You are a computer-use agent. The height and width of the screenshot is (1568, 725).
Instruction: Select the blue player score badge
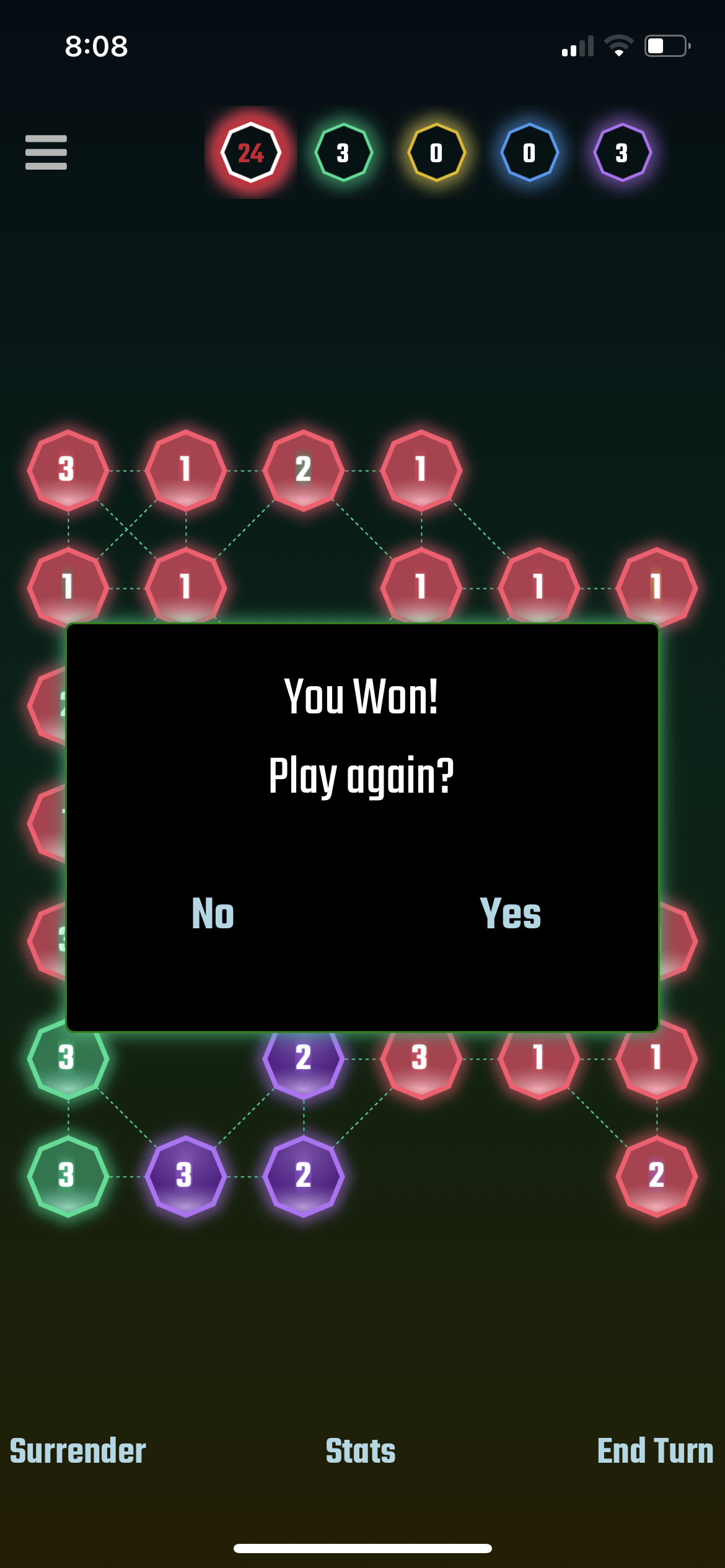[x=529, y=152]
